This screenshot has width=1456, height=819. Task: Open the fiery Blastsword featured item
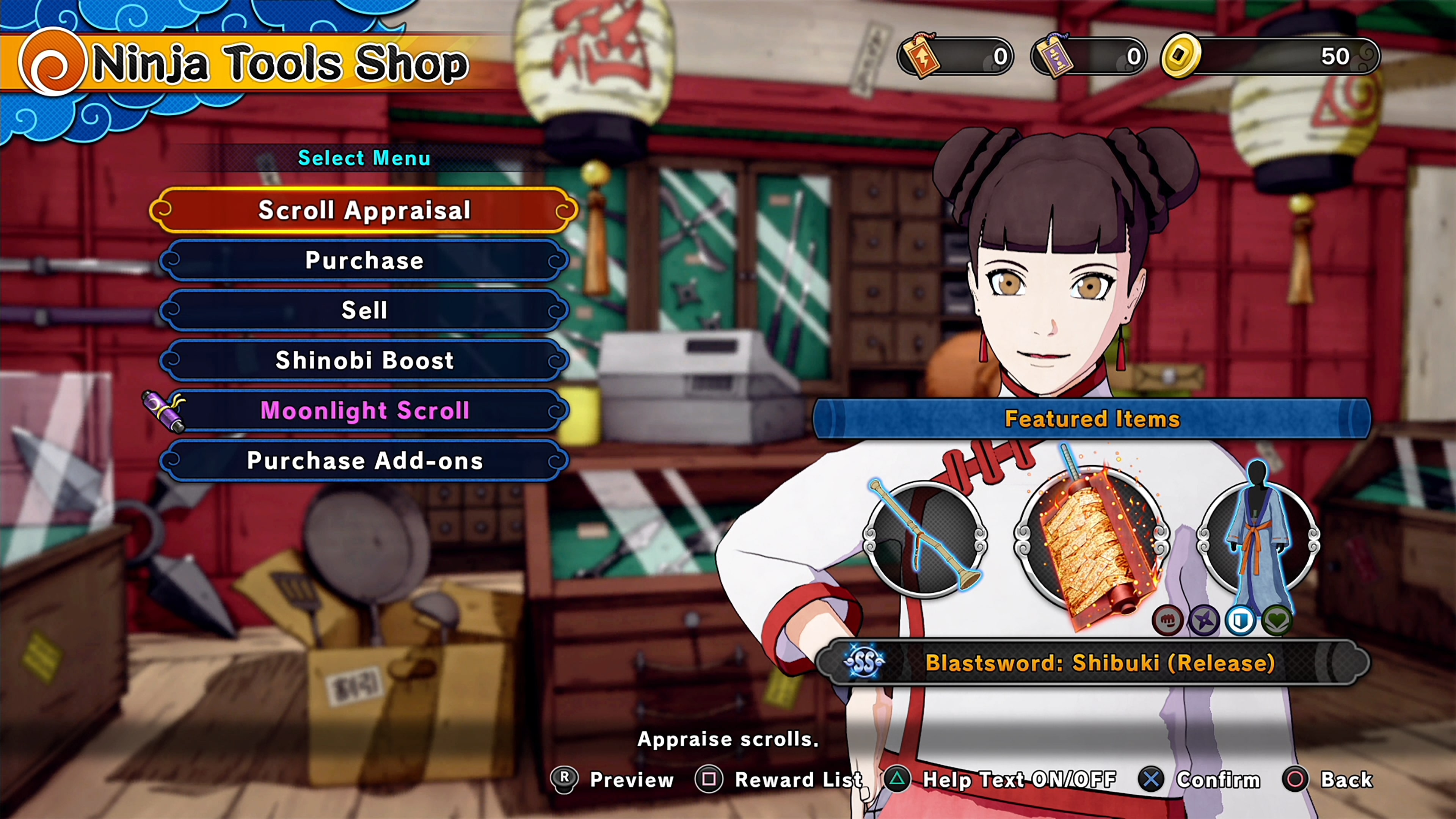tap(1091, 543)
